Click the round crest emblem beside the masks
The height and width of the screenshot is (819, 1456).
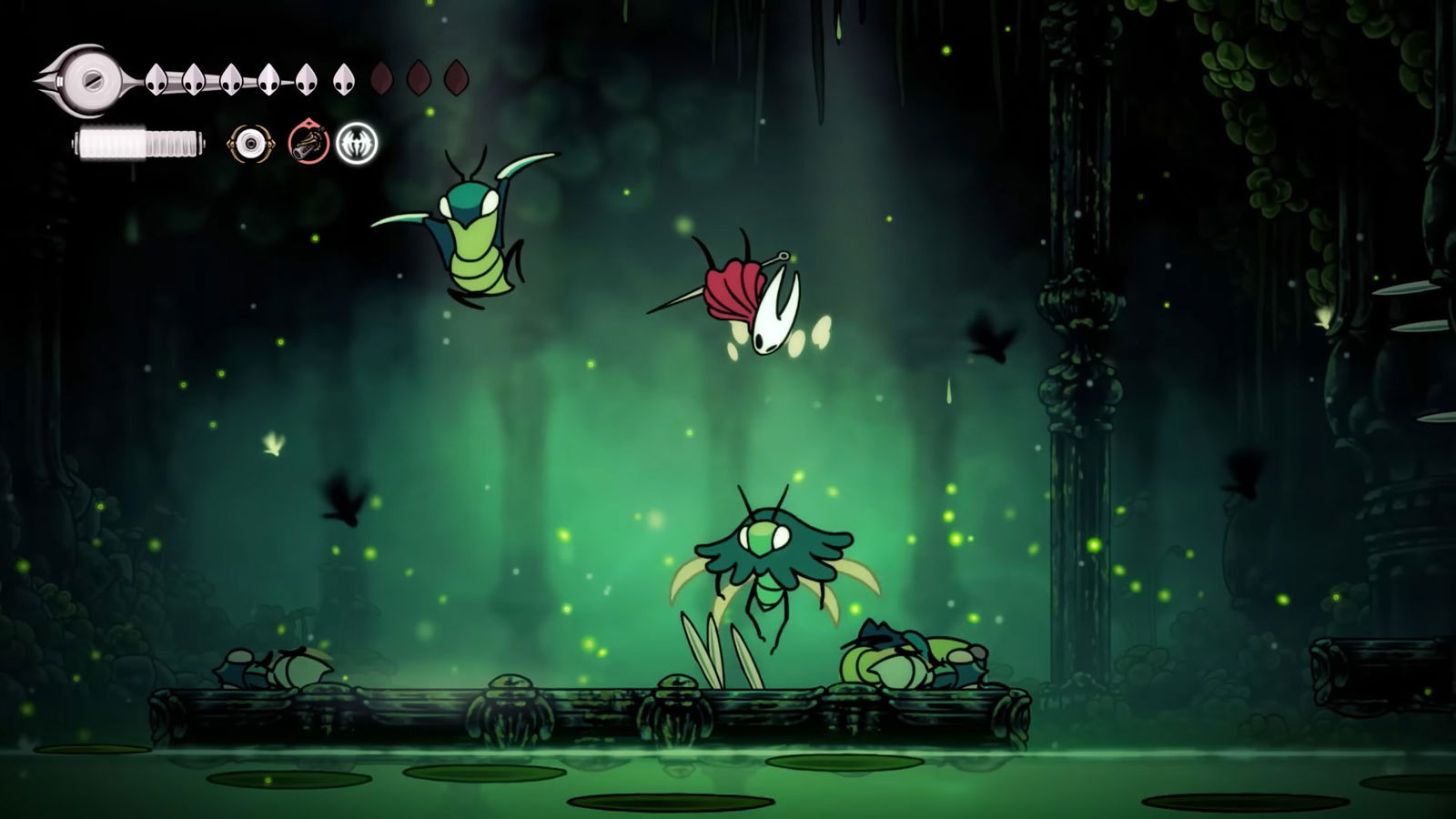point(89,80)
